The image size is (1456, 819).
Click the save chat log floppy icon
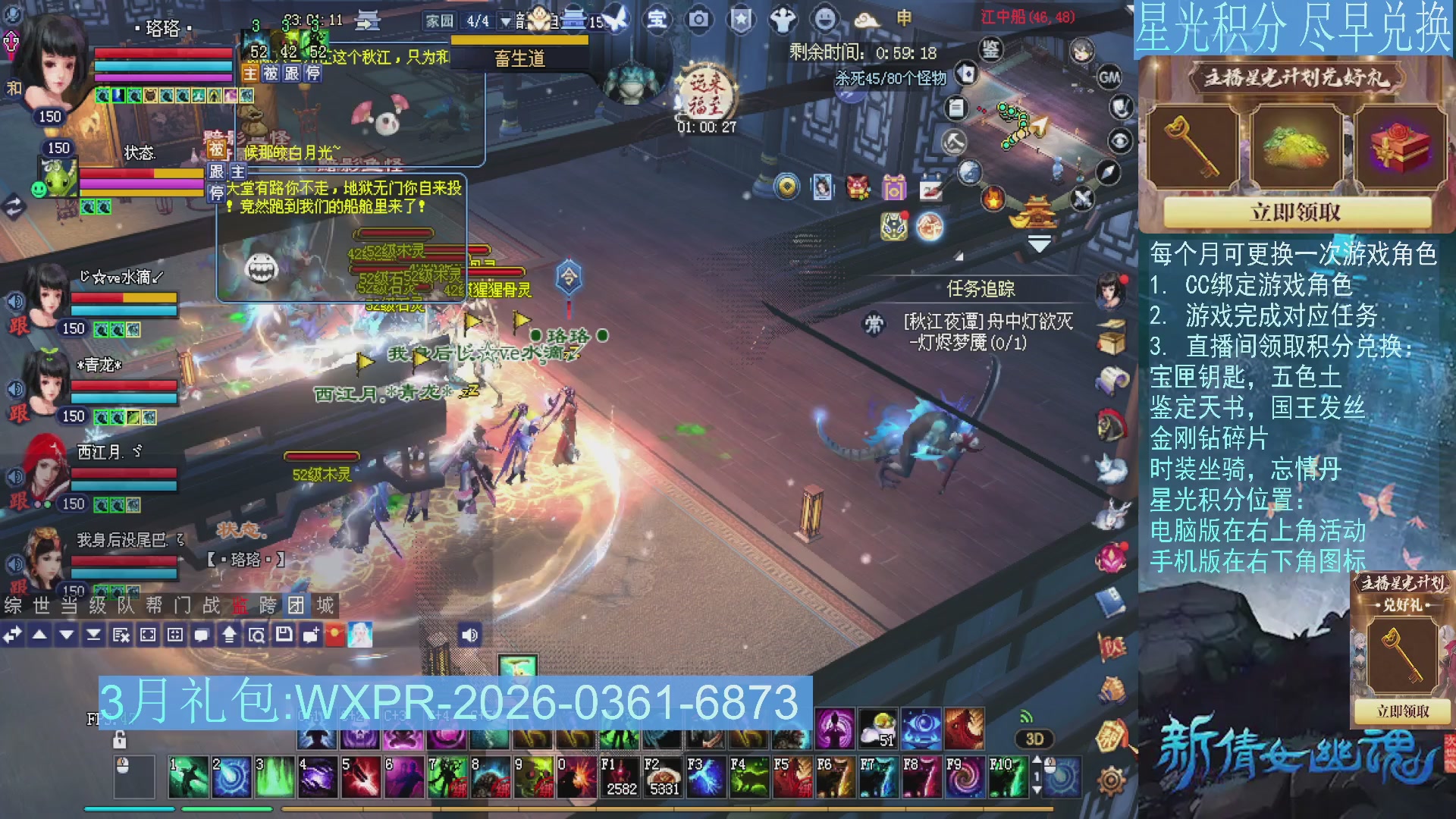282,635
